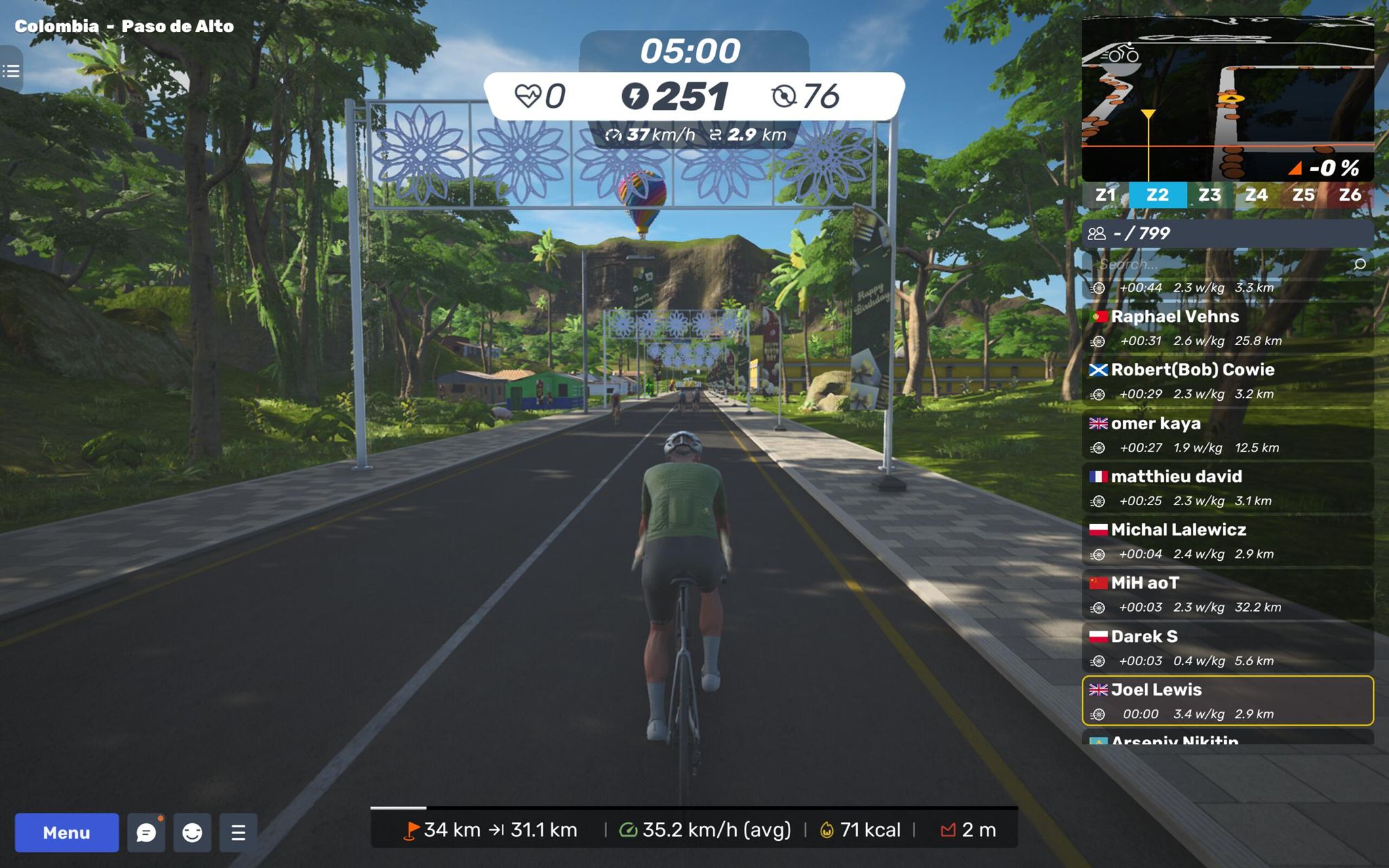Click the Z5 power zone segment

[x=1303, y=195]
